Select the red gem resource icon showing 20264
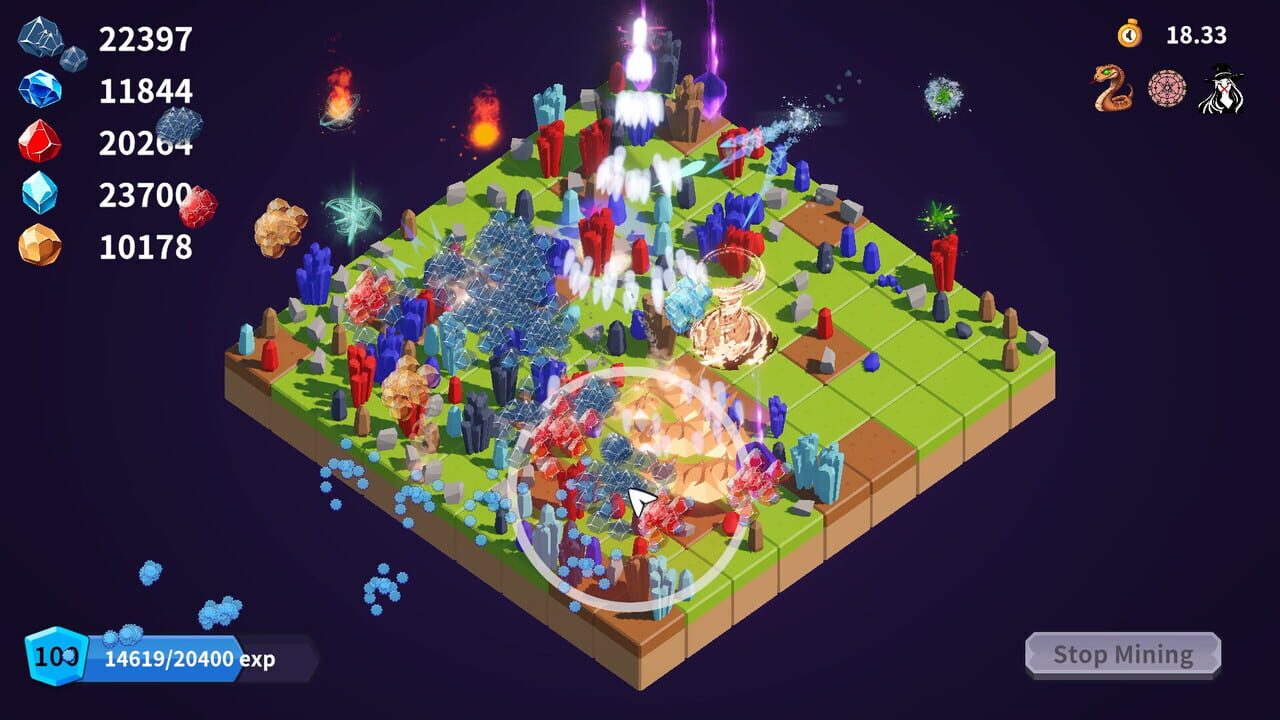The width and height of the screenshot is (1280, 720). click(40, 140)
